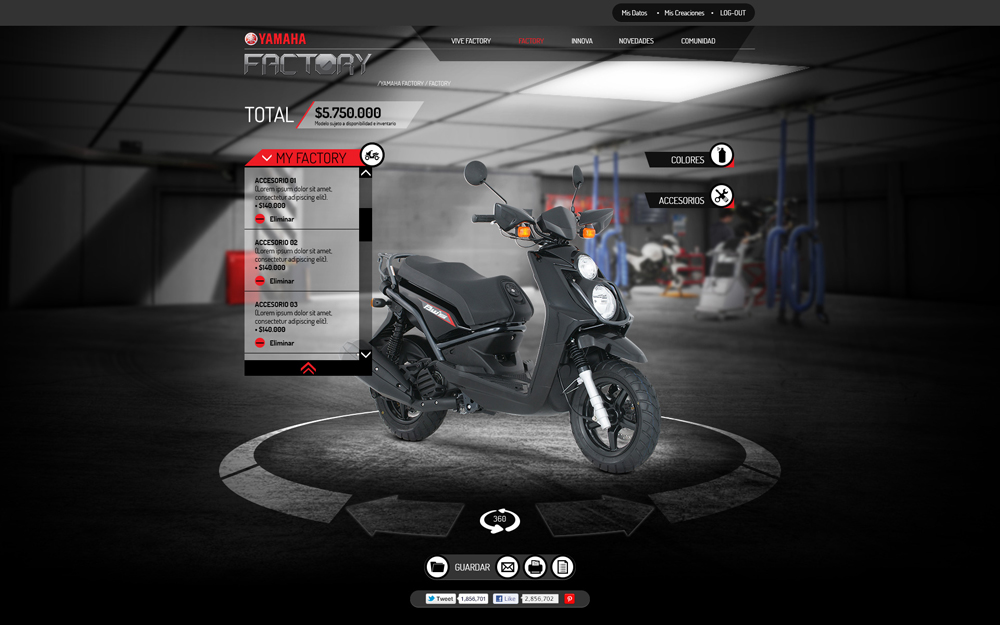Eliminar Accesorio 01 from the list
This screenshot has height=625, width=1000.
274,219
